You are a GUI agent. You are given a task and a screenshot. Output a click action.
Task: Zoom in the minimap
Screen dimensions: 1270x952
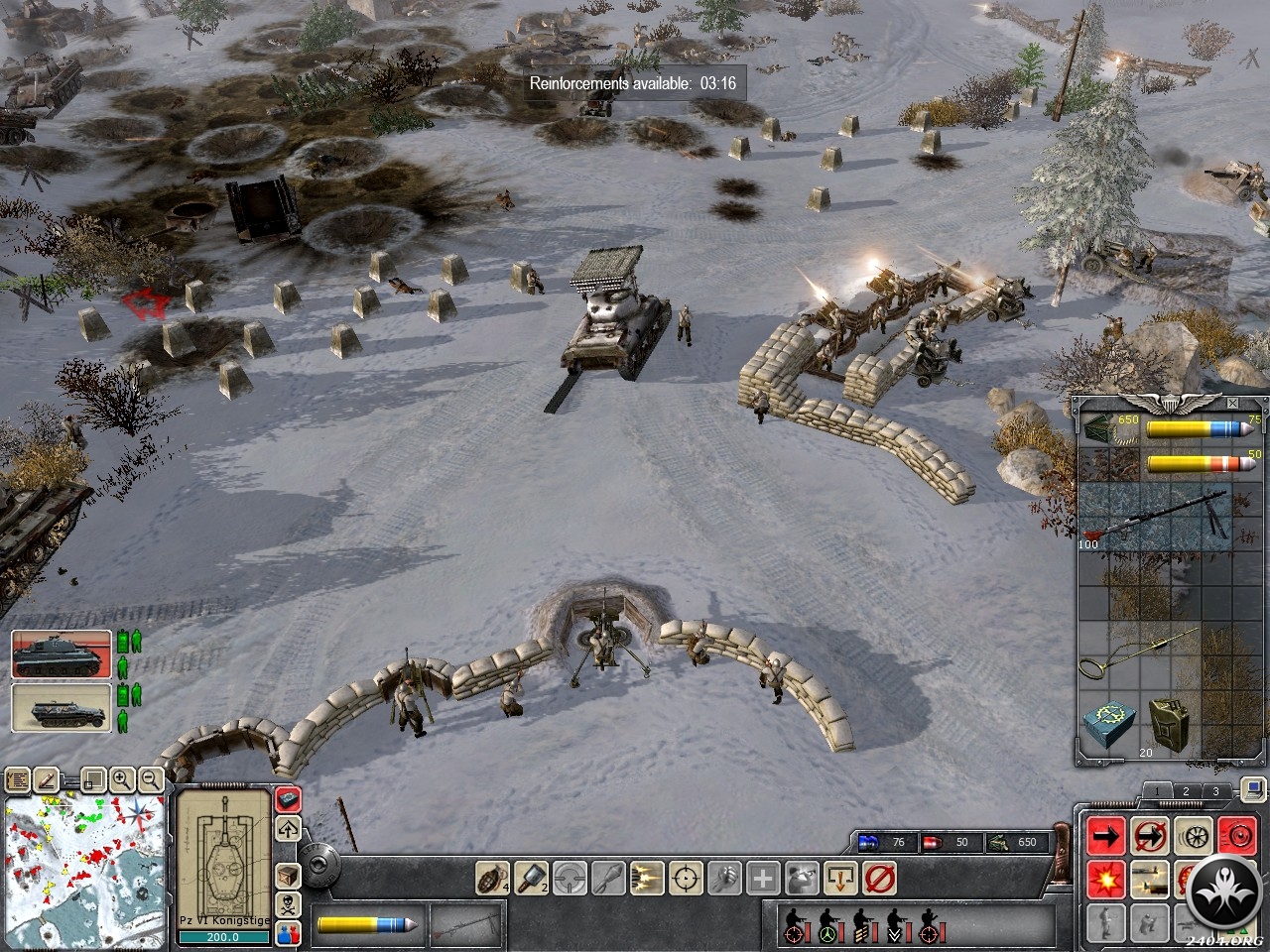coord(123,779)
